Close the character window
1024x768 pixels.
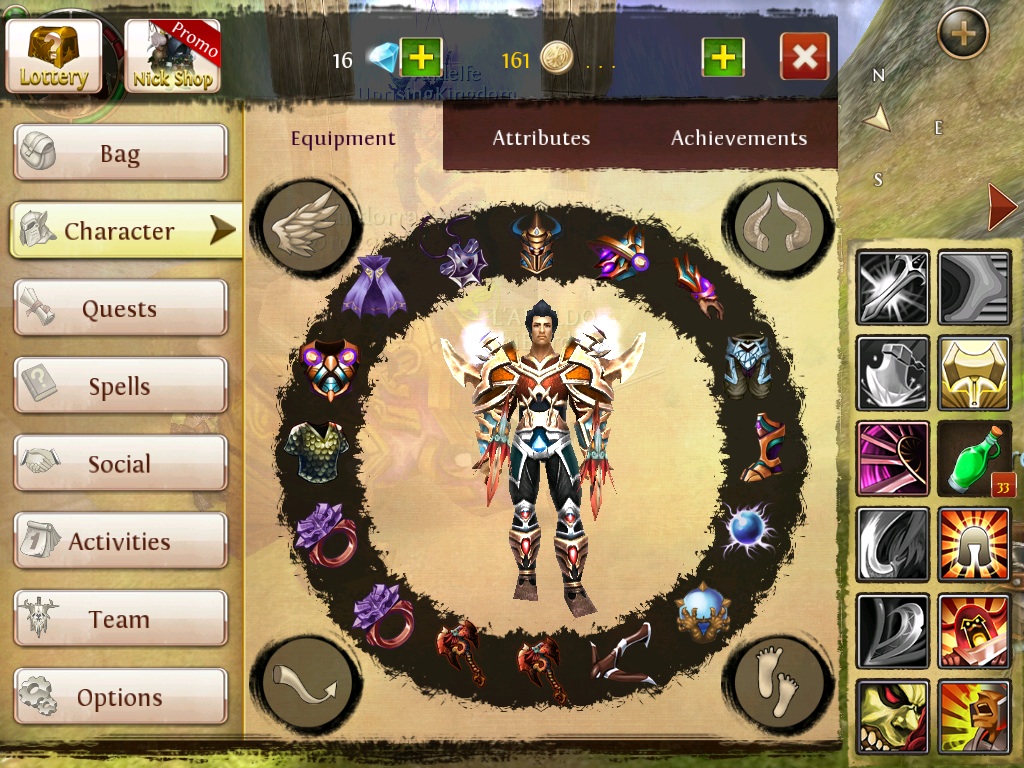point(804,57)
